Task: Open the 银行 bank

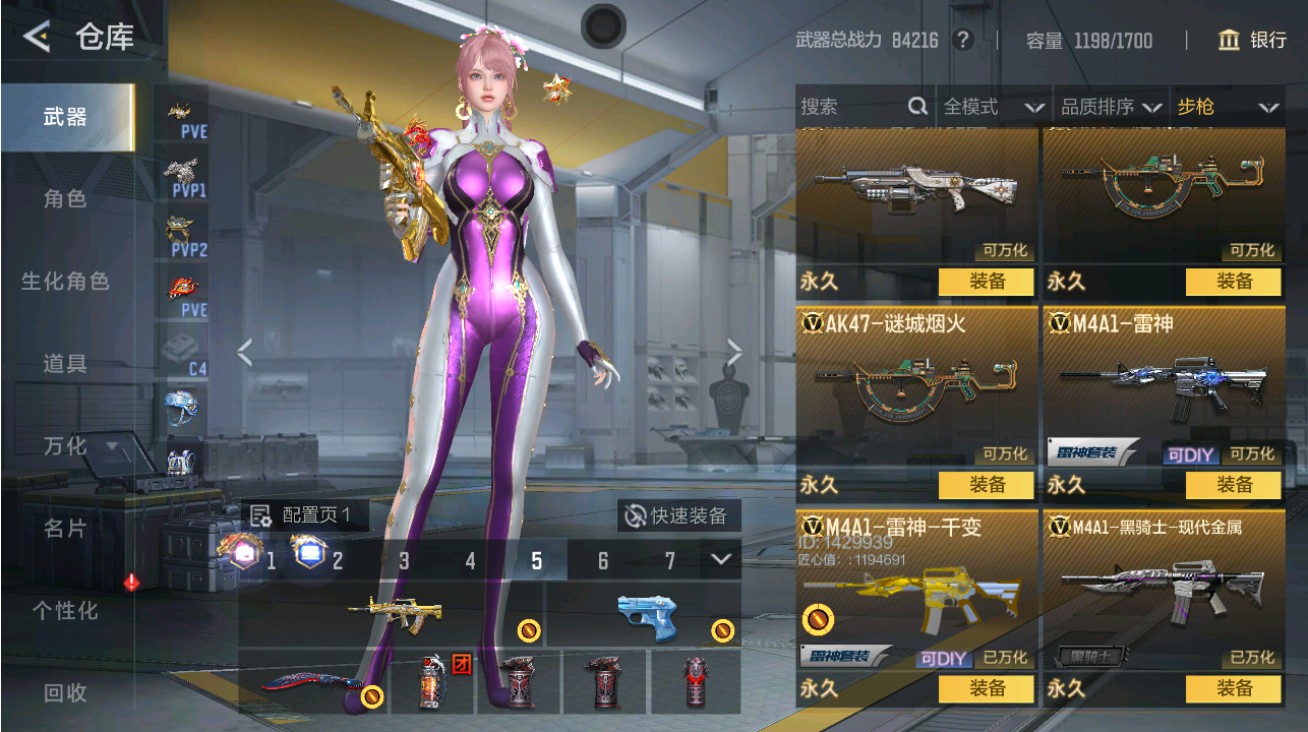Action: (x=1252, y=40)
